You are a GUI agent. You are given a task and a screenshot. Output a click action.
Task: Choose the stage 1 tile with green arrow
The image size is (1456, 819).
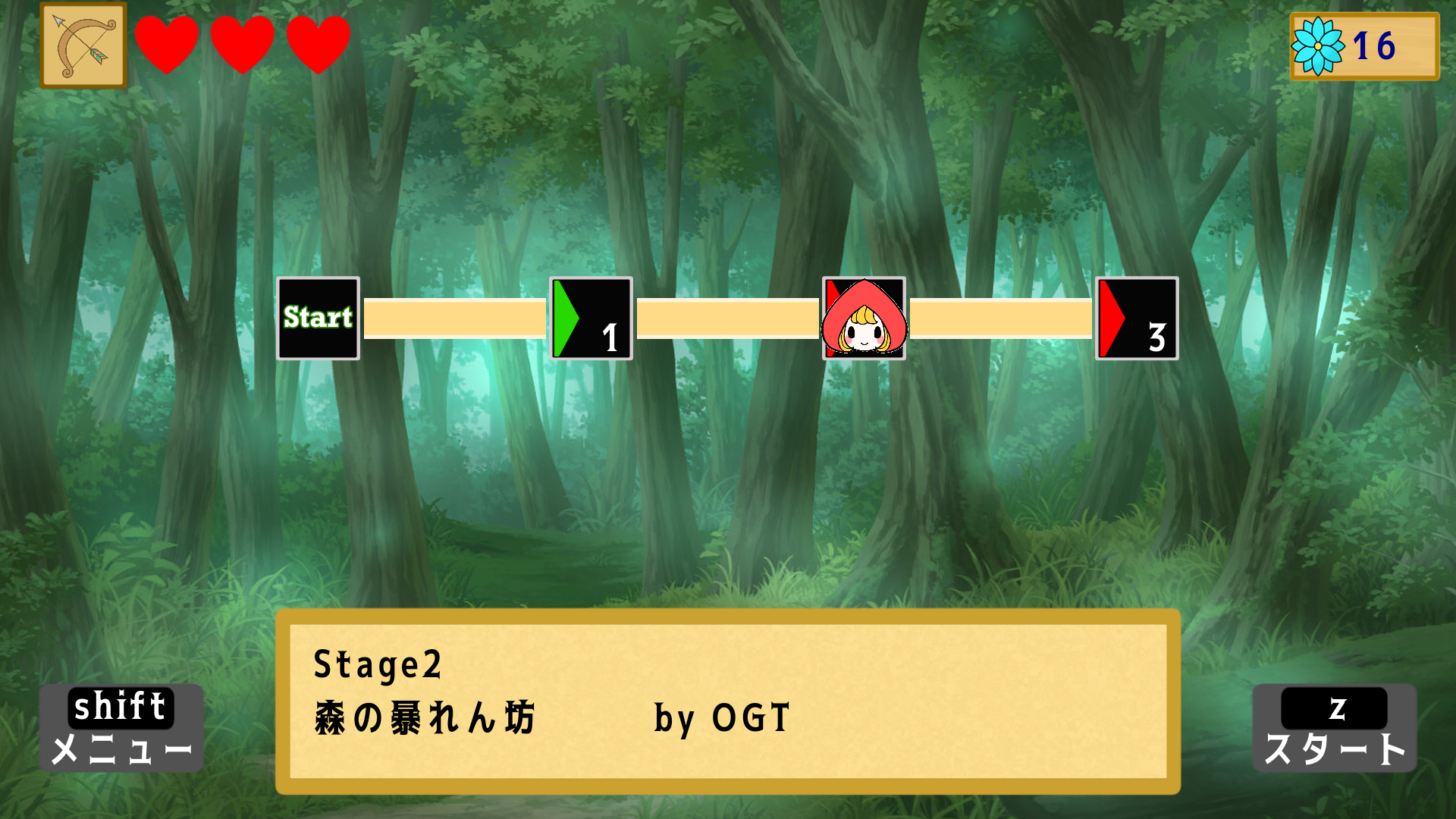click(x=591, y=318)
